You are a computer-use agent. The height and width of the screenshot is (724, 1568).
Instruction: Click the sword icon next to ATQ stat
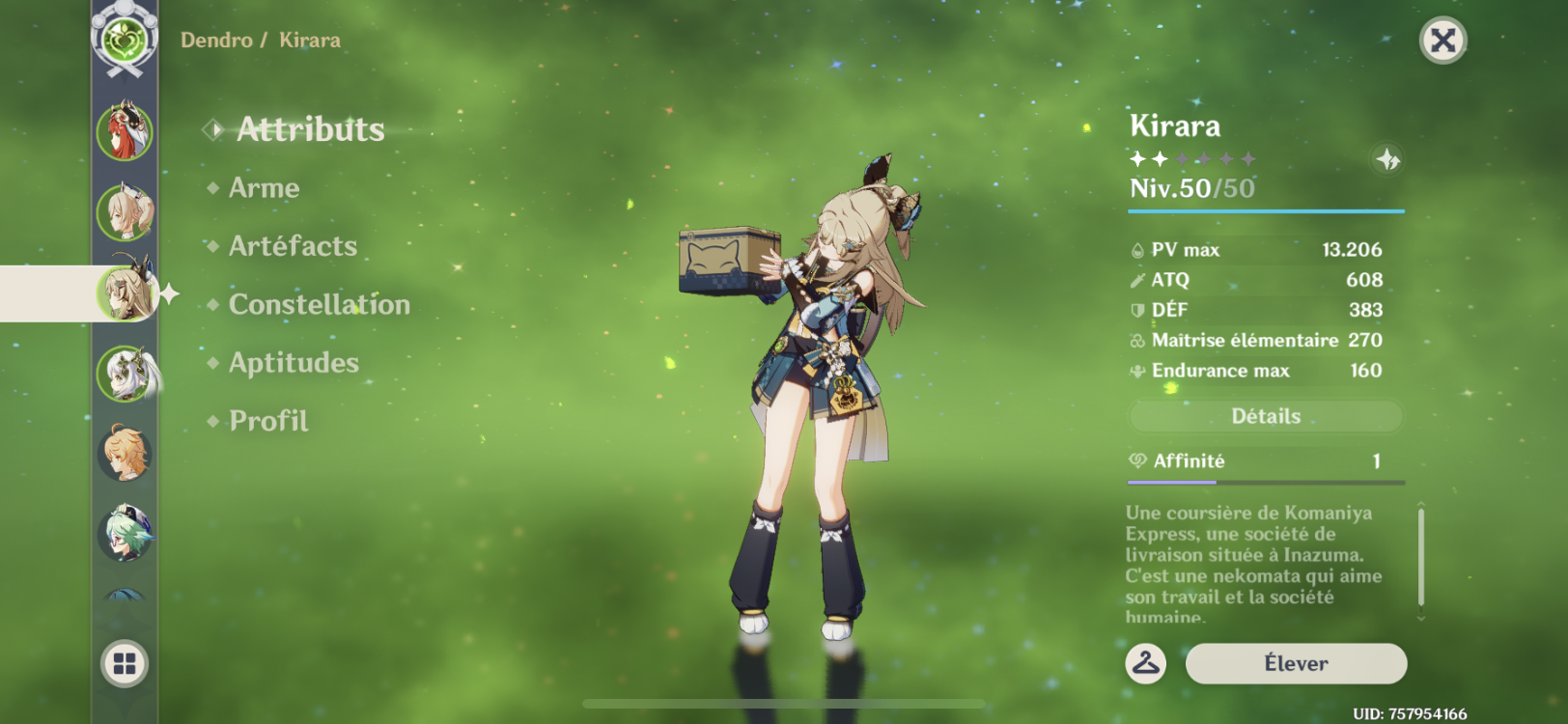point(1137,280)
